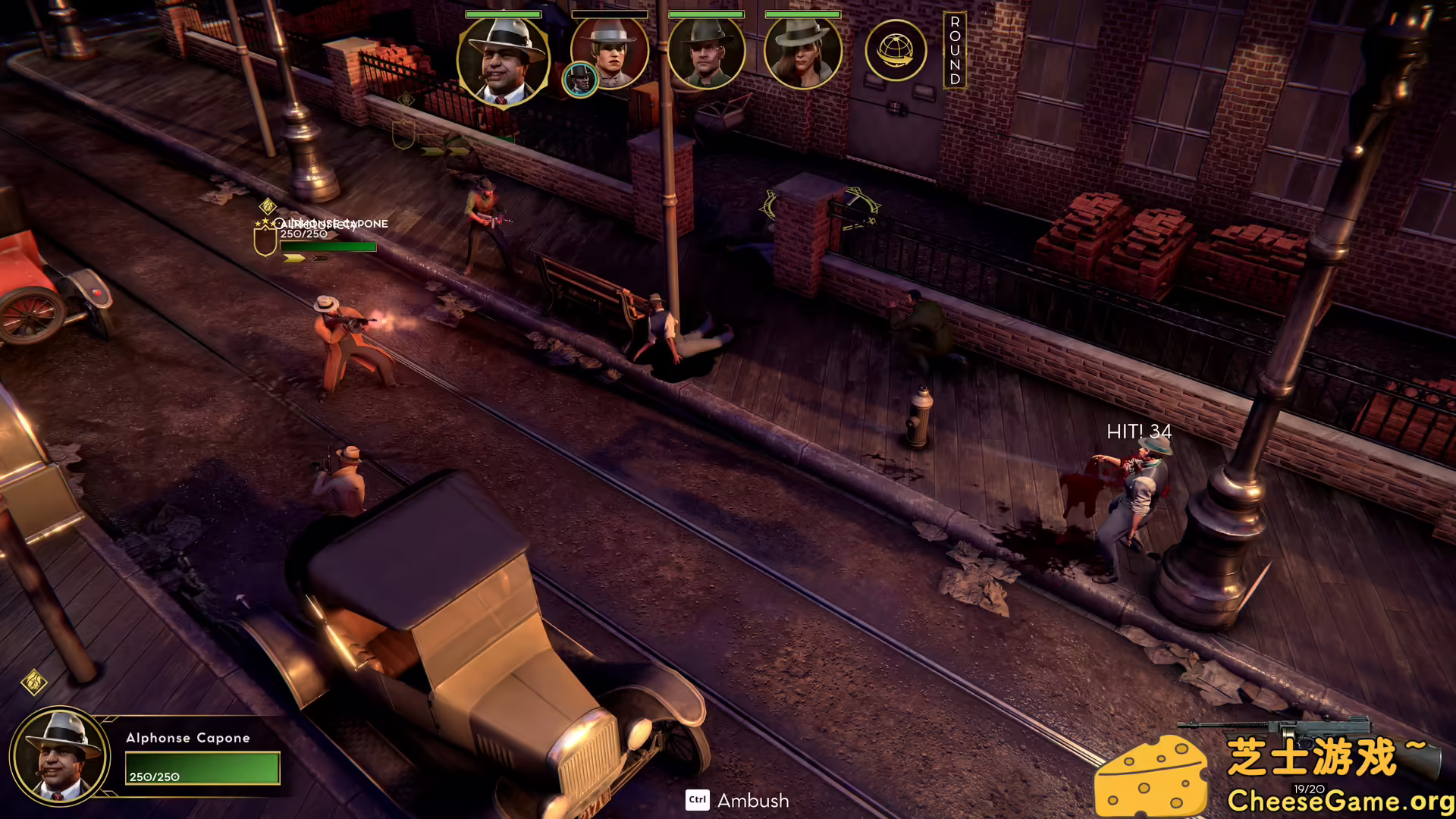The image size is (1456, 819).
Task: Select the long-haired woman's turn portrait
Action: [802, 53]
